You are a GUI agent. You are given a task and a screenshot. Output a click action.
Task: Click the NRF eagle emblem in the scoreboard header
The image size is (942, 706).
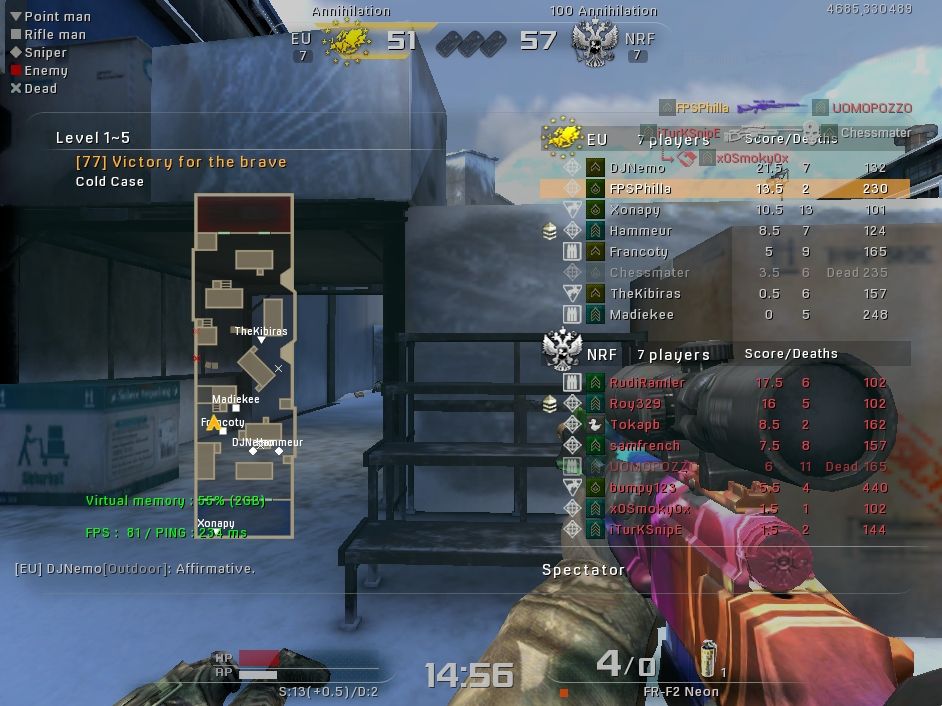click(x=562, y=348)
